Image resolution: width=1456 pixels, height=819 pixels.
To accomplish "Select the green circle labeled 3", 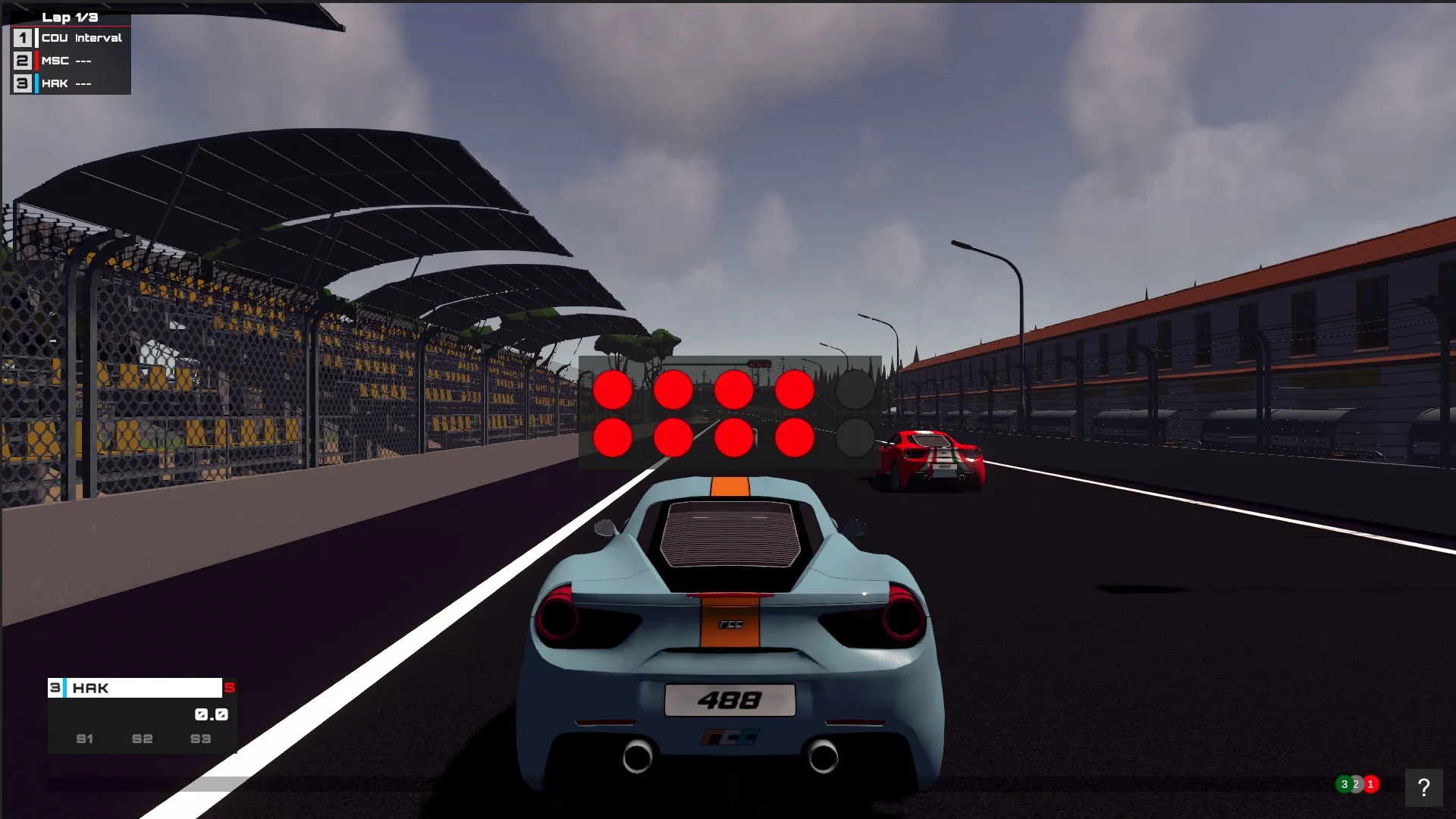I will (1345, 784).
